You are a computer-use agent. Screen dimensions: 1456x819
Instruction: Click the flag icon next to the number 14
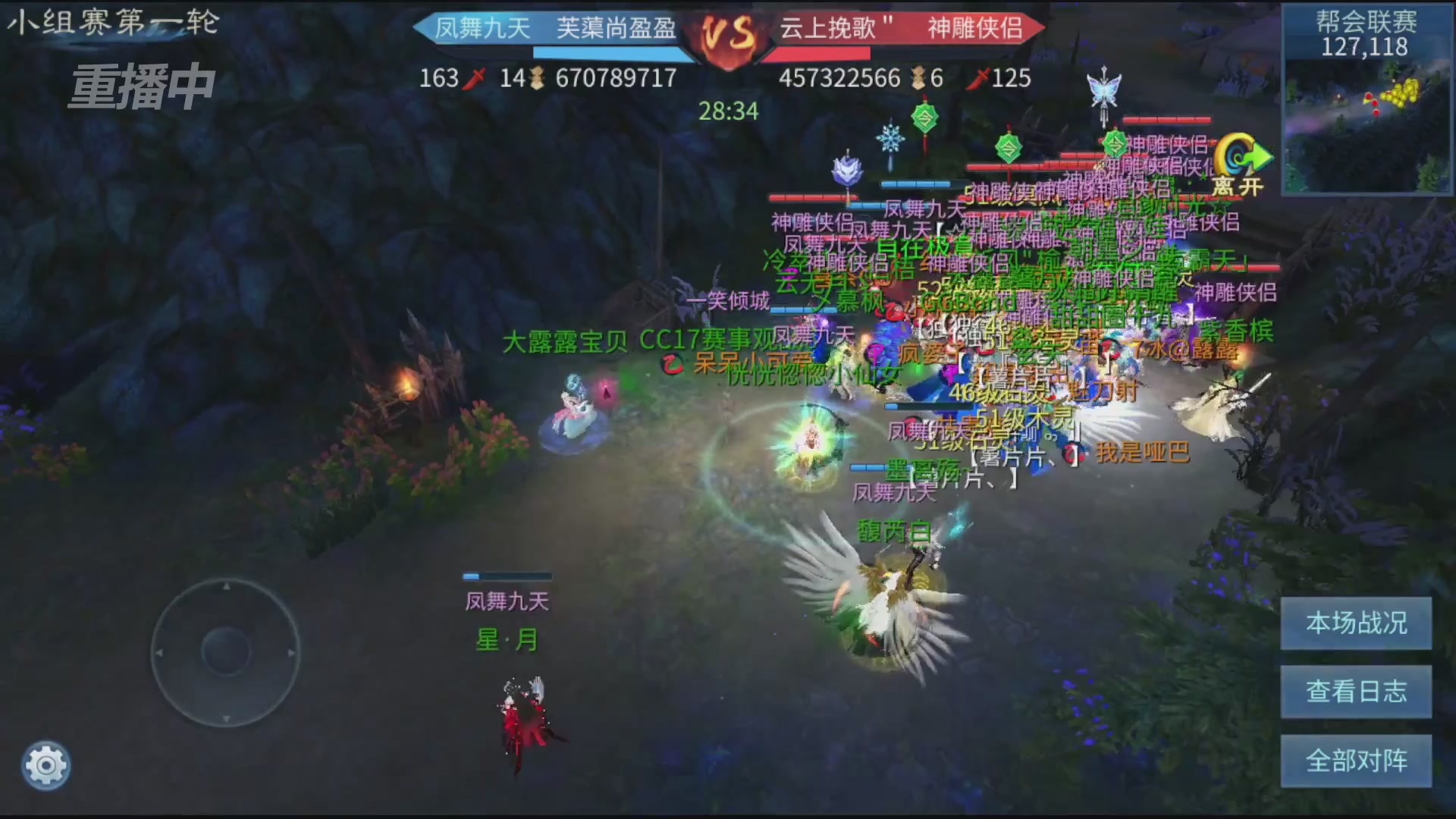pos(538,77)
